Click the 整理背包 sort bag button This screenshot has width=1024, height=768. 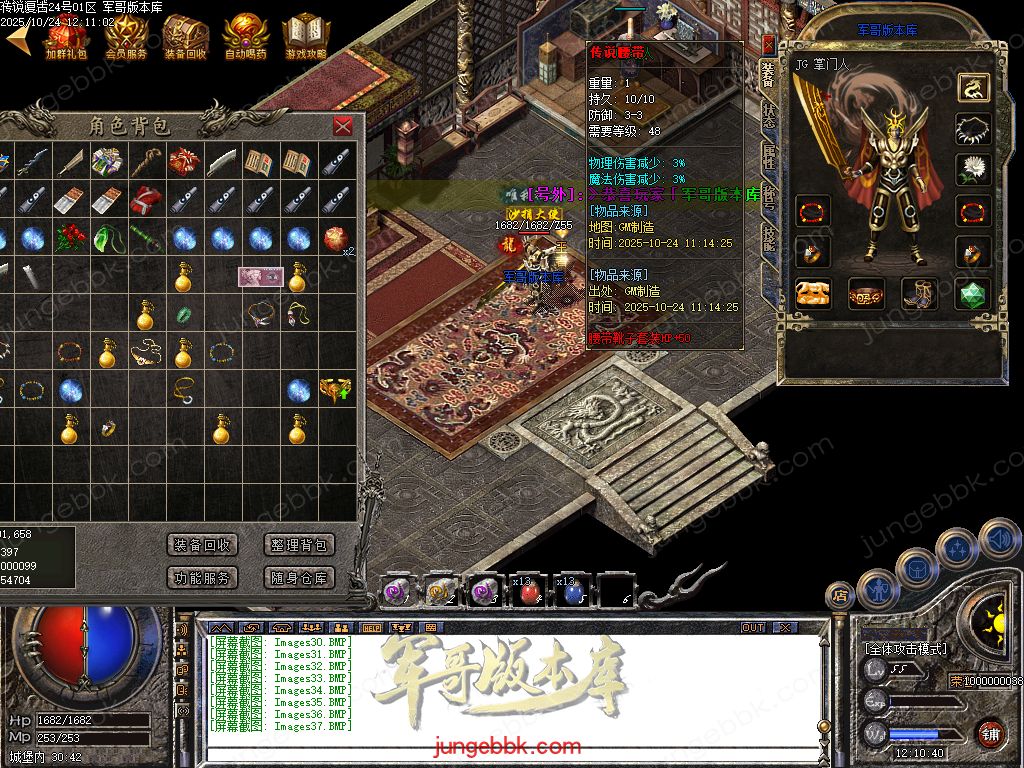(300, 545)
